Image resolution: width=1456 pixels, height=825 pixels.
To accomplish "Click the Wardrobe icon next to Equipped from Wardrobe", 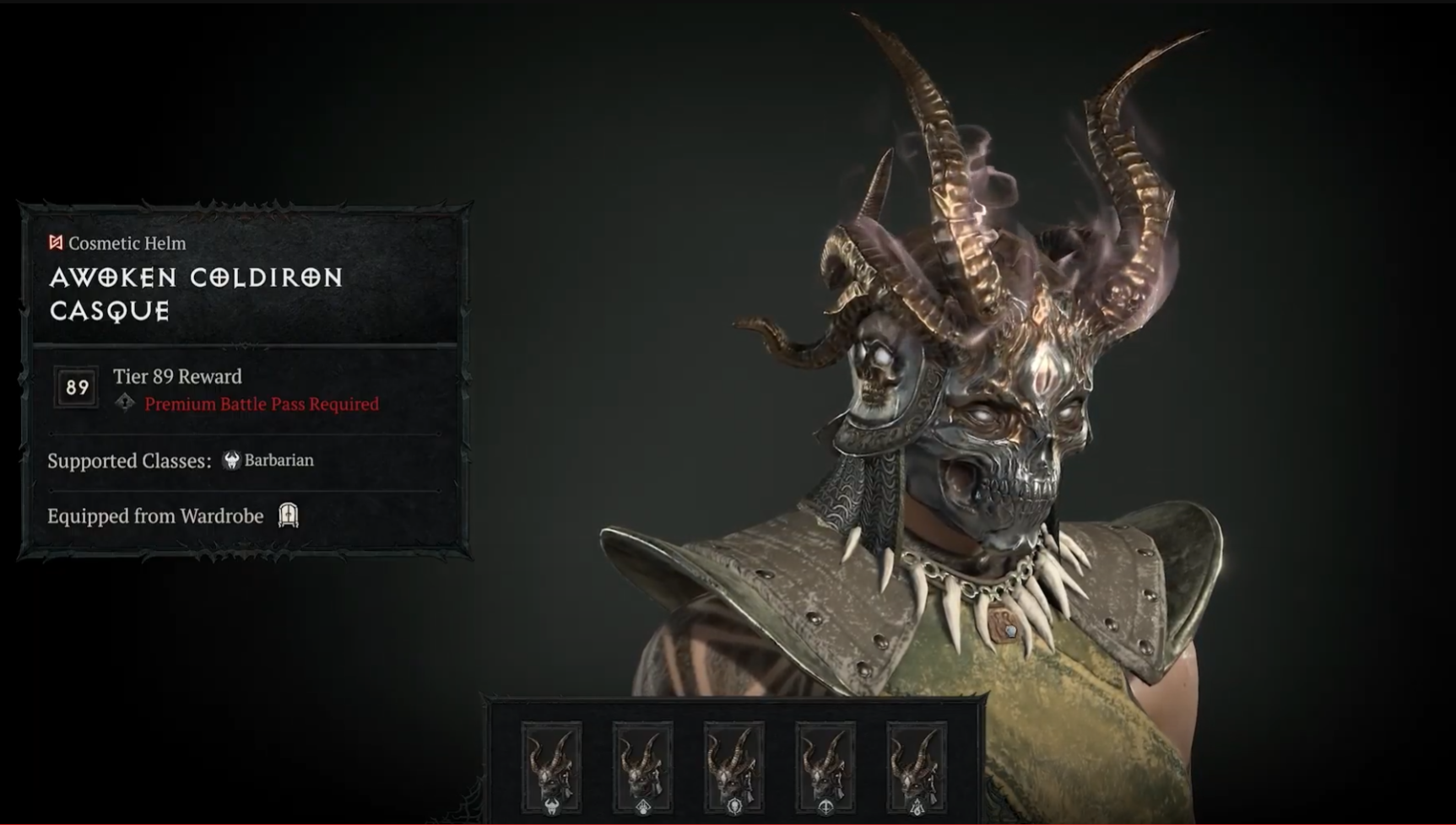I will [x=288, y=515].
